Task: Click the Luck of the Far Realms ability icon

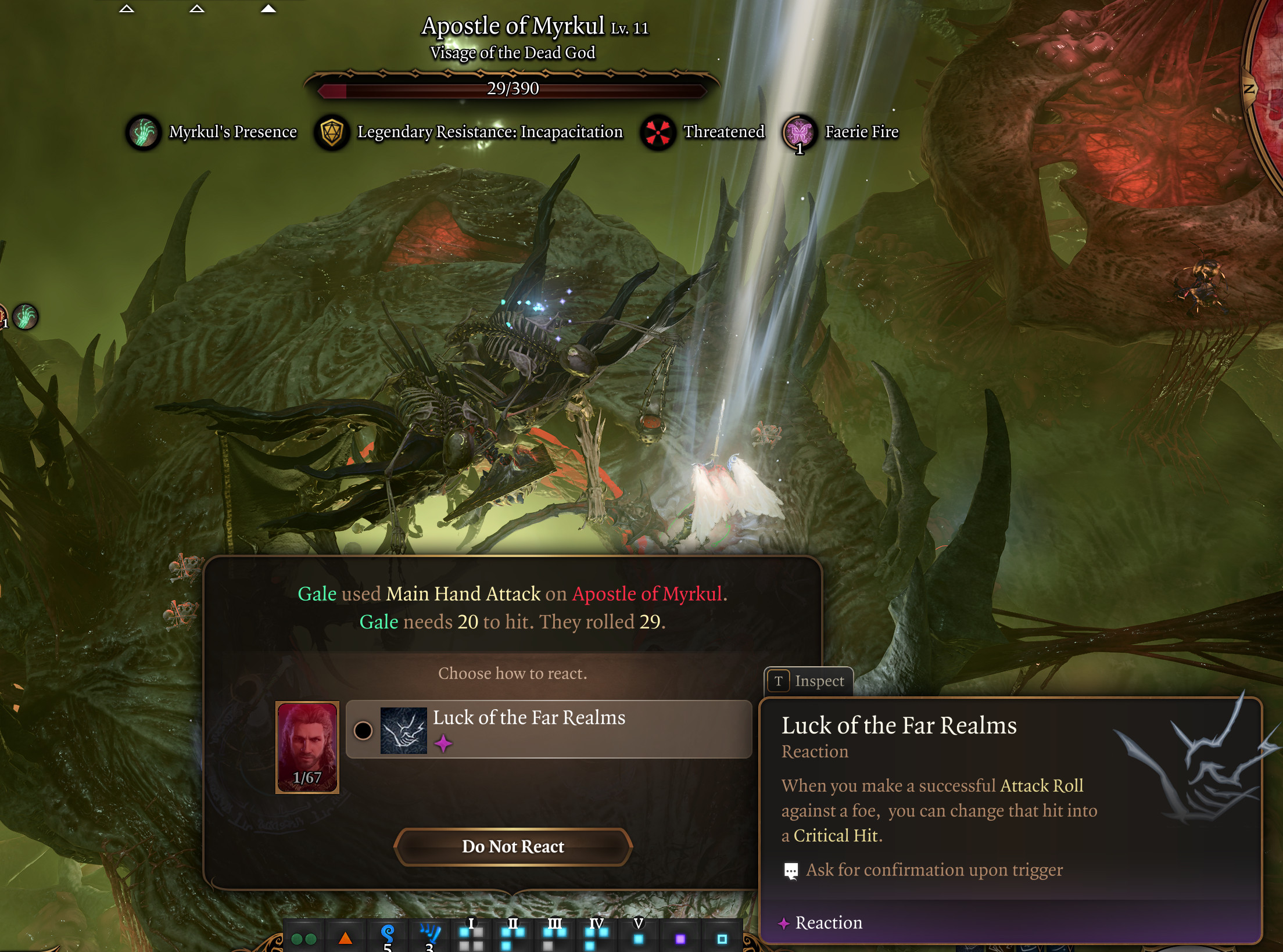Action: (403, 730)
